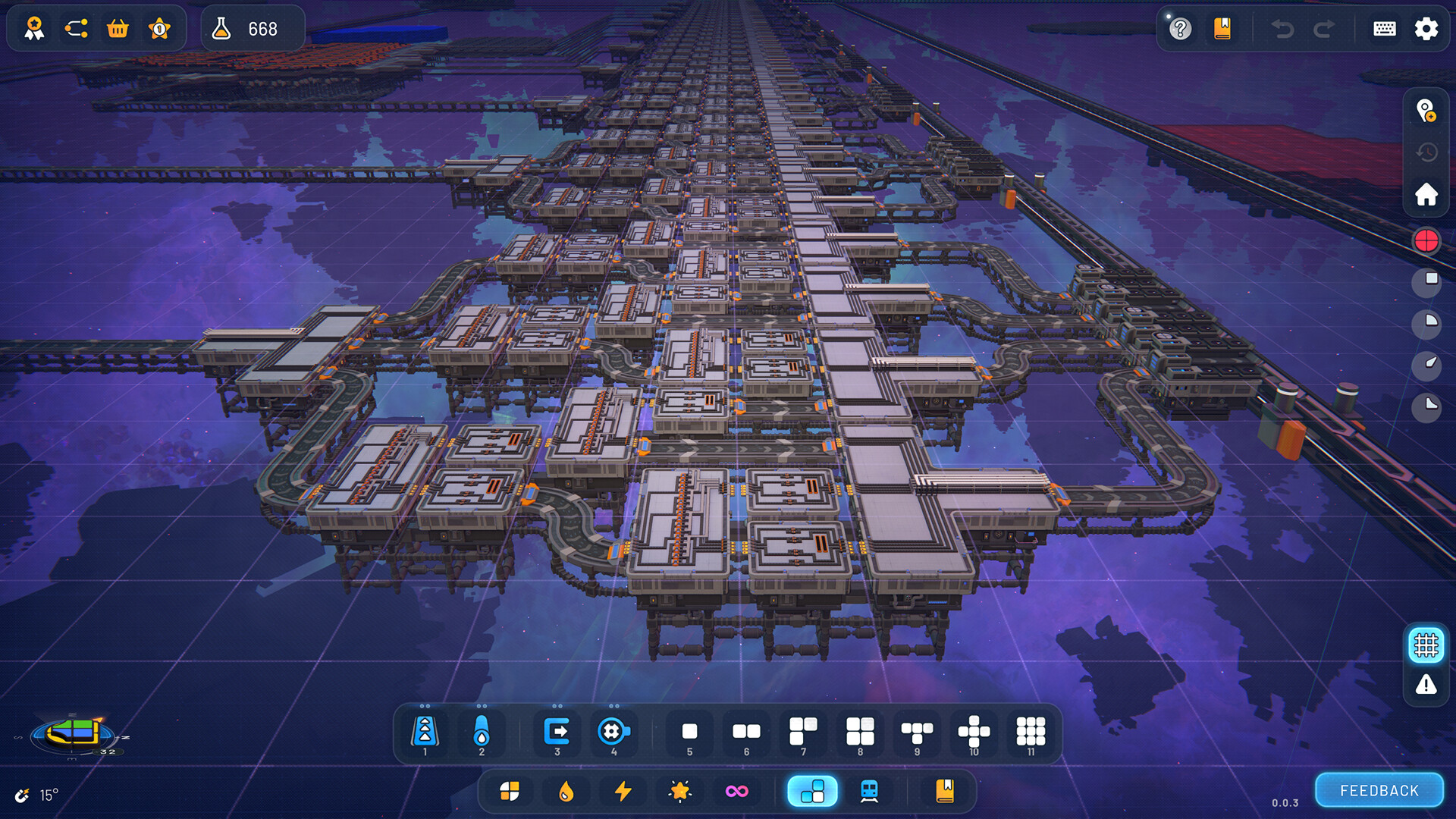The height and width of the screenshot is (819, 1456).
Task: Switch to the highlighted buildings category tab
Action: pyautogui.click(x=812, y=790)
